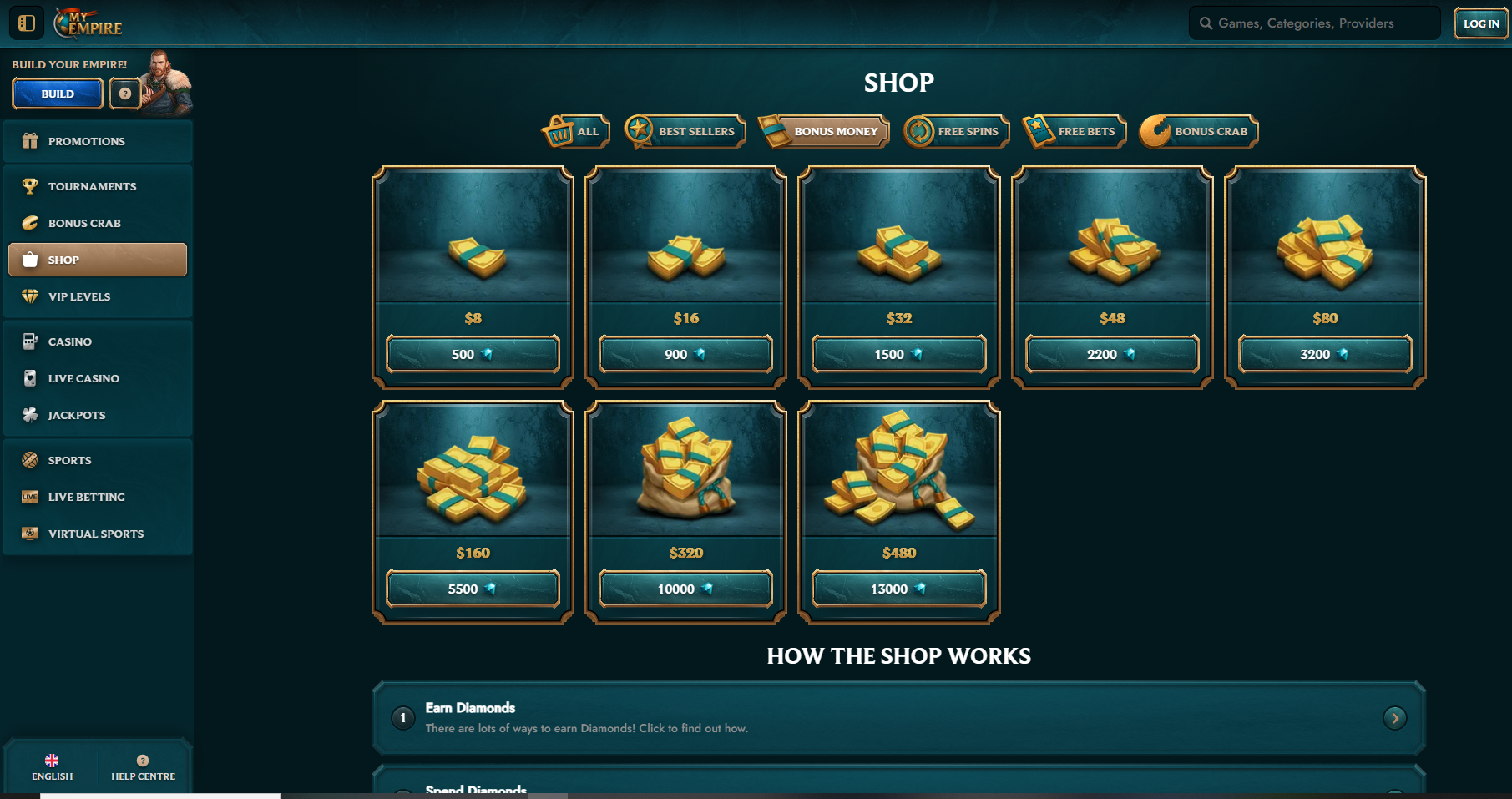Open the Help Centre

tap(143, 767)
